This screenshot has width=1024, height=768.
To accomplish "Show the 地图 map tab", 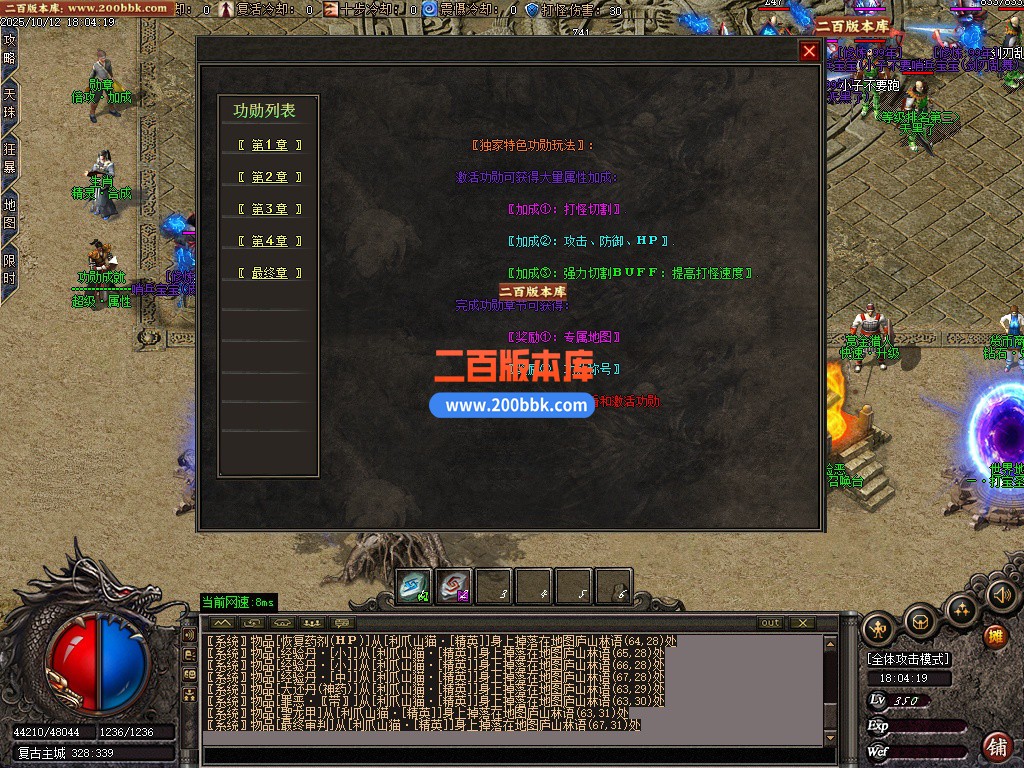I will click(x=10, y=214).
